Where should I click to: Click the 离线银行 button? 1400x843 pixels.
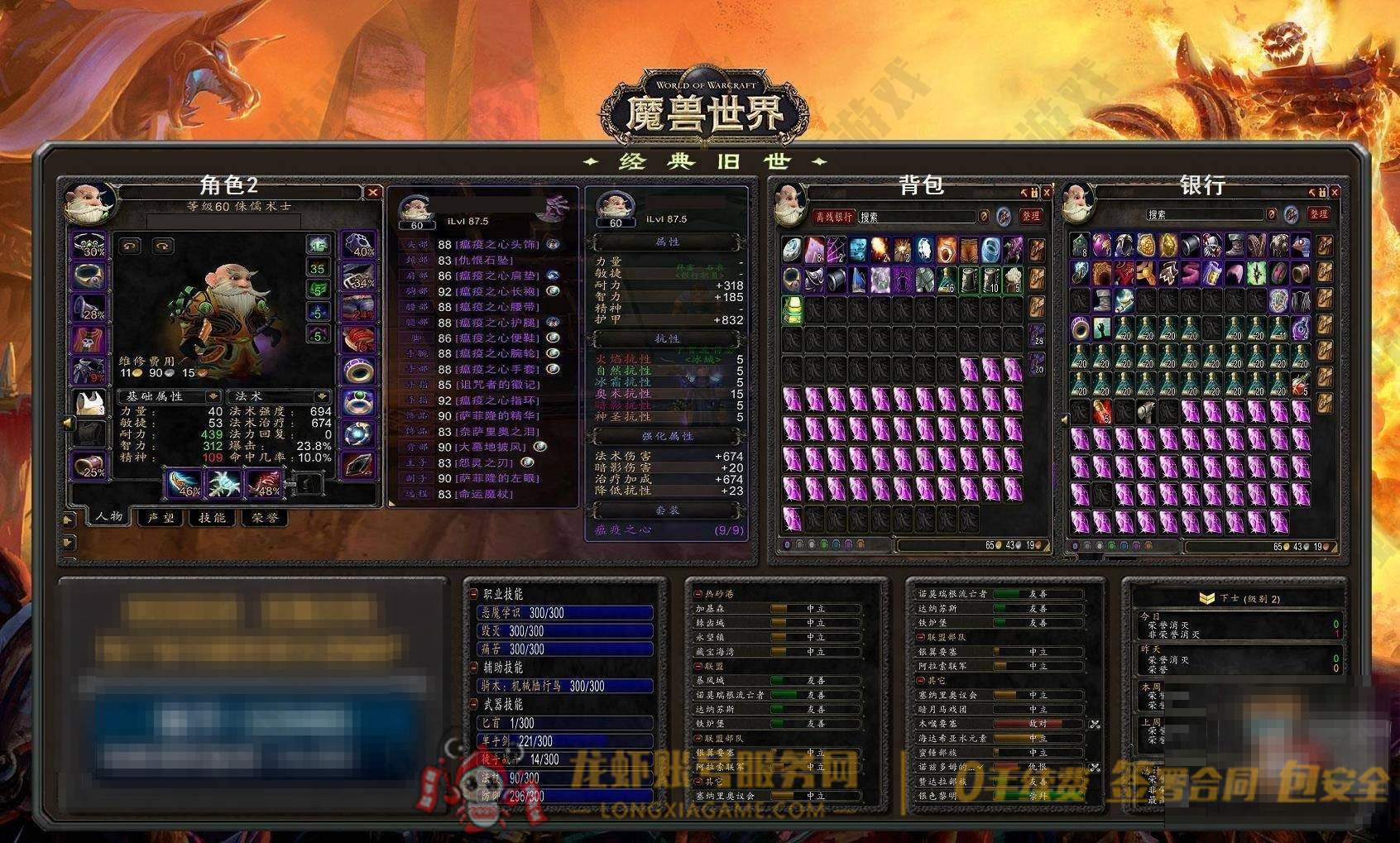(833, 216)
